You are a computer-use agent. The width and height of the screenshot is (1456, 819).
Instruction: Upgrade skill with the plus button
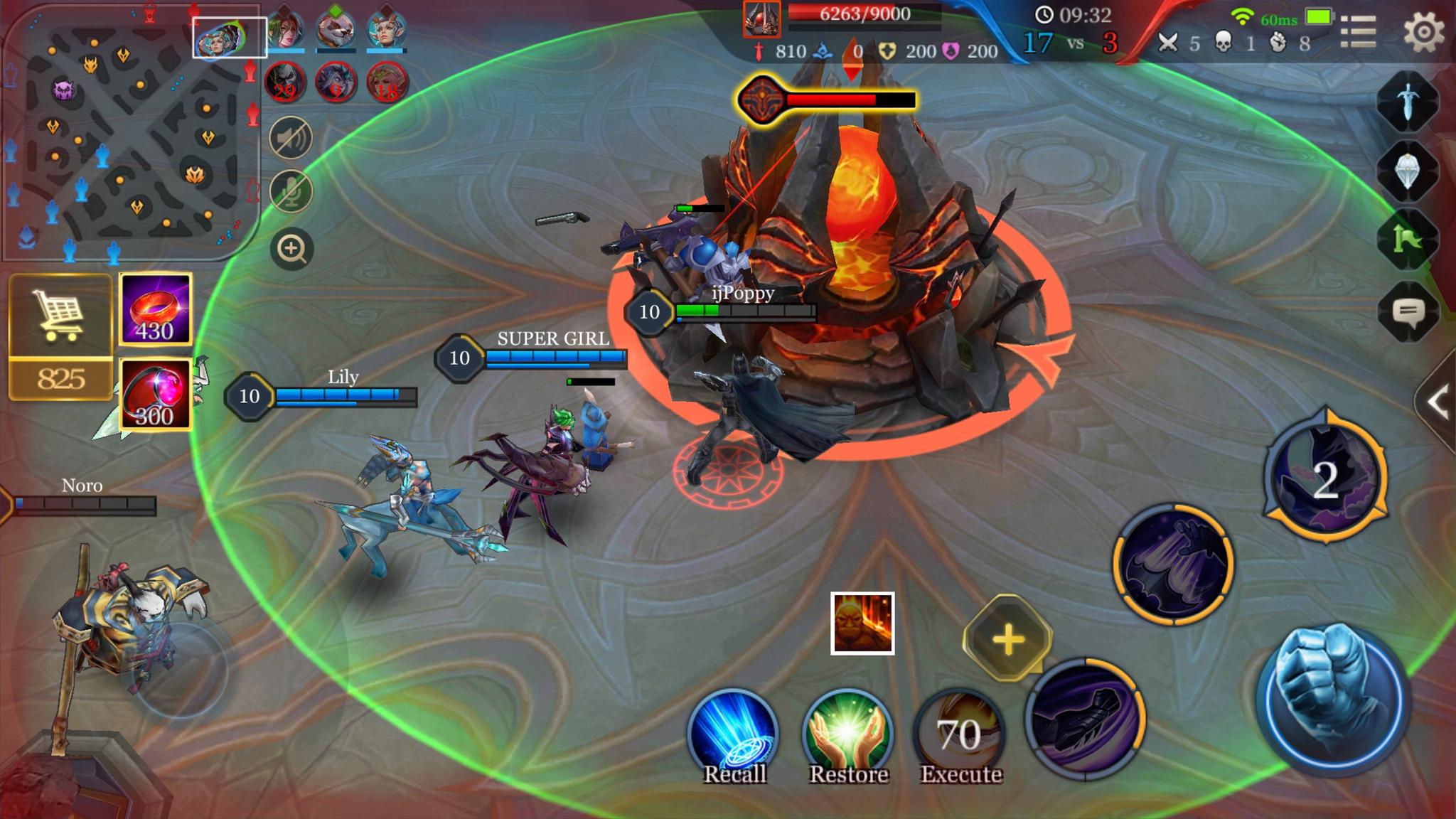[1007, 638]
